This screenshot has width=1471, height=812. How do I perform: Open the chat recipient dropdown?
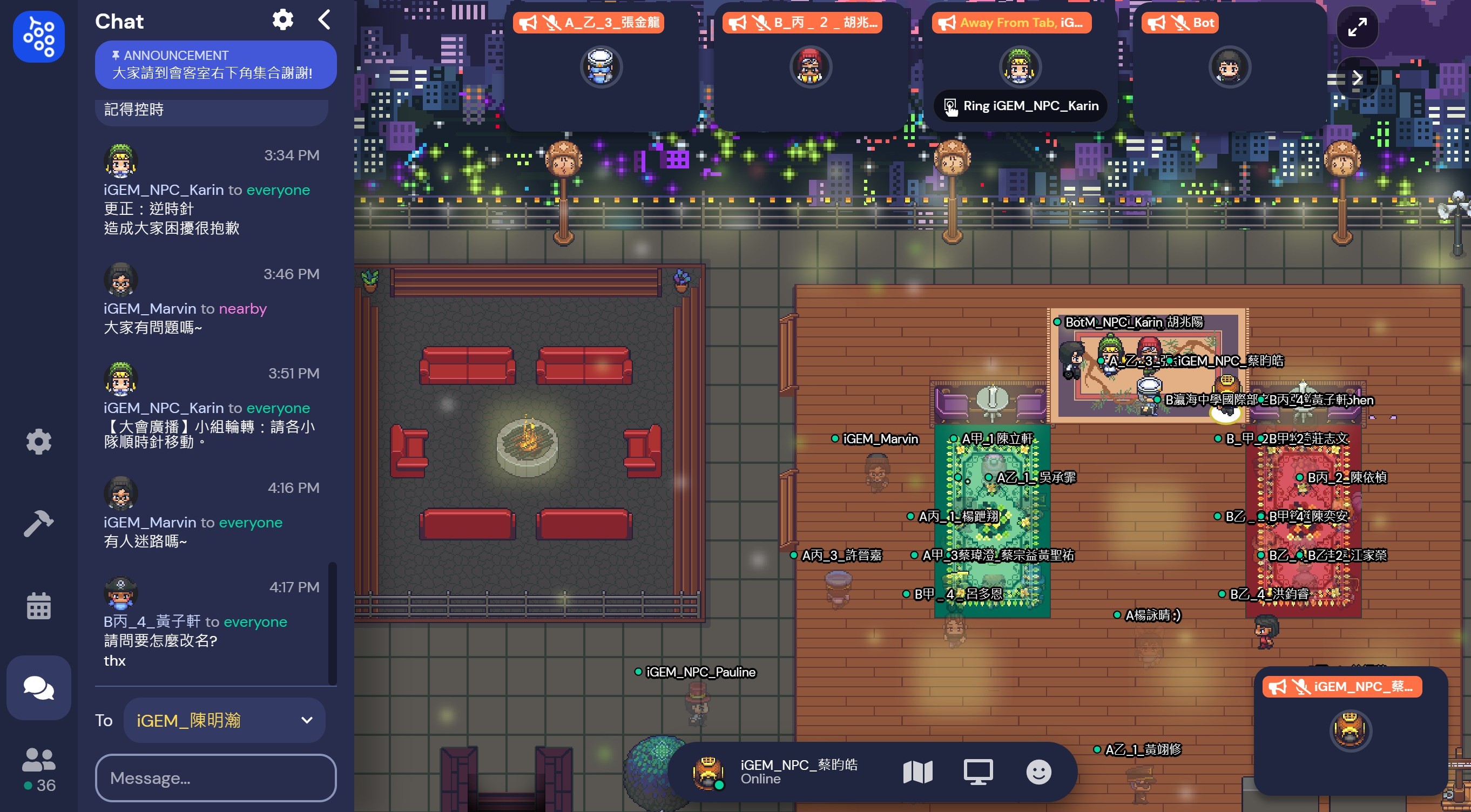(x=225, y=720)
